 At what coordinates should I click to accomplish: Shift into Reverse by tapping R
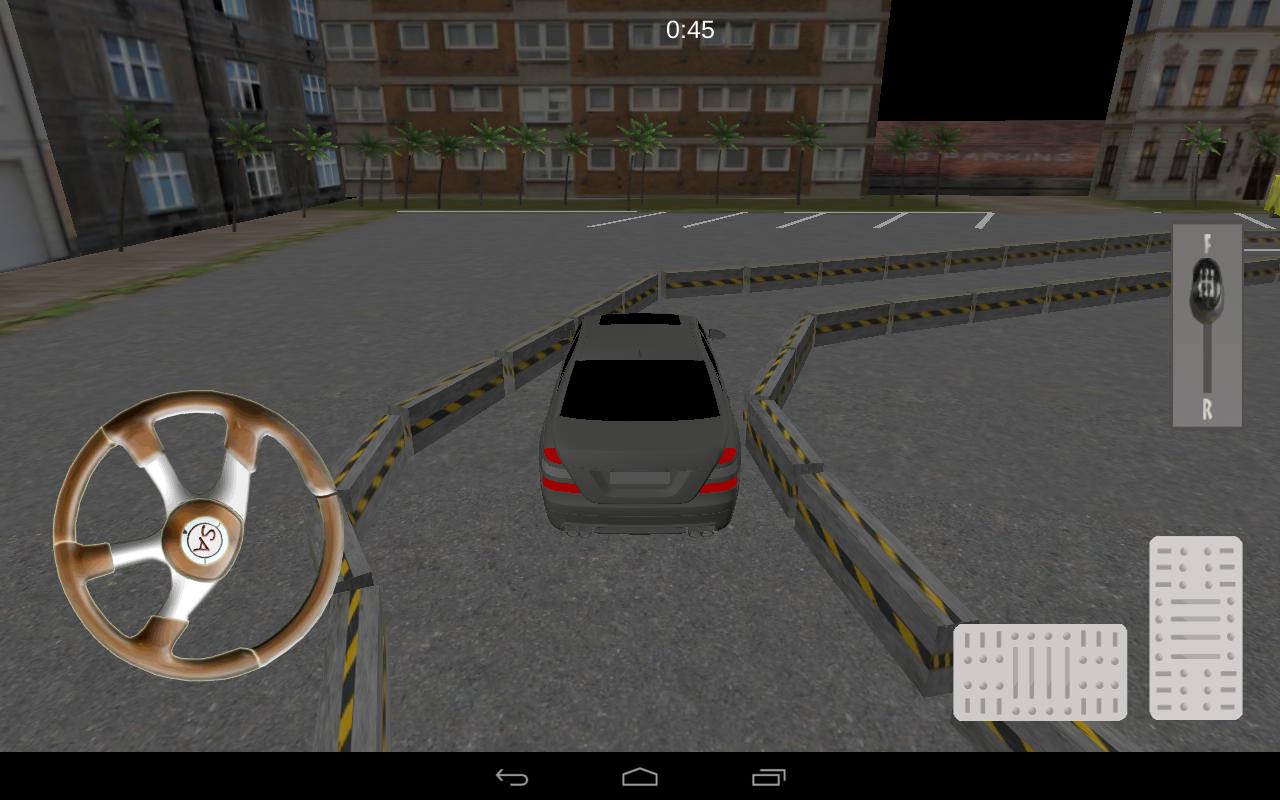(1205, 407)
